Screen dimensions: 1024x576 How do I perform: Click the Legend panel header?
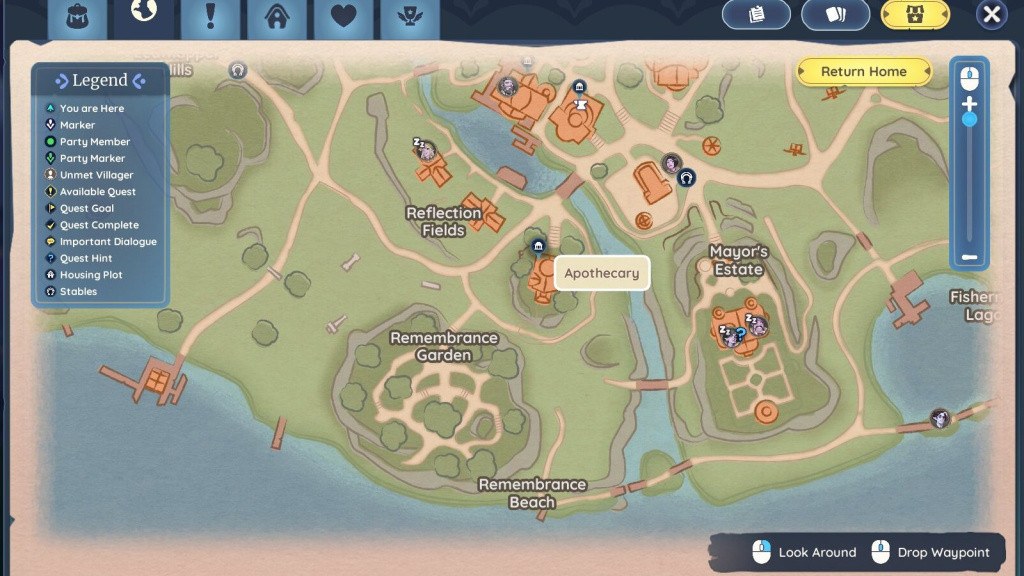[x=100, y=81]
